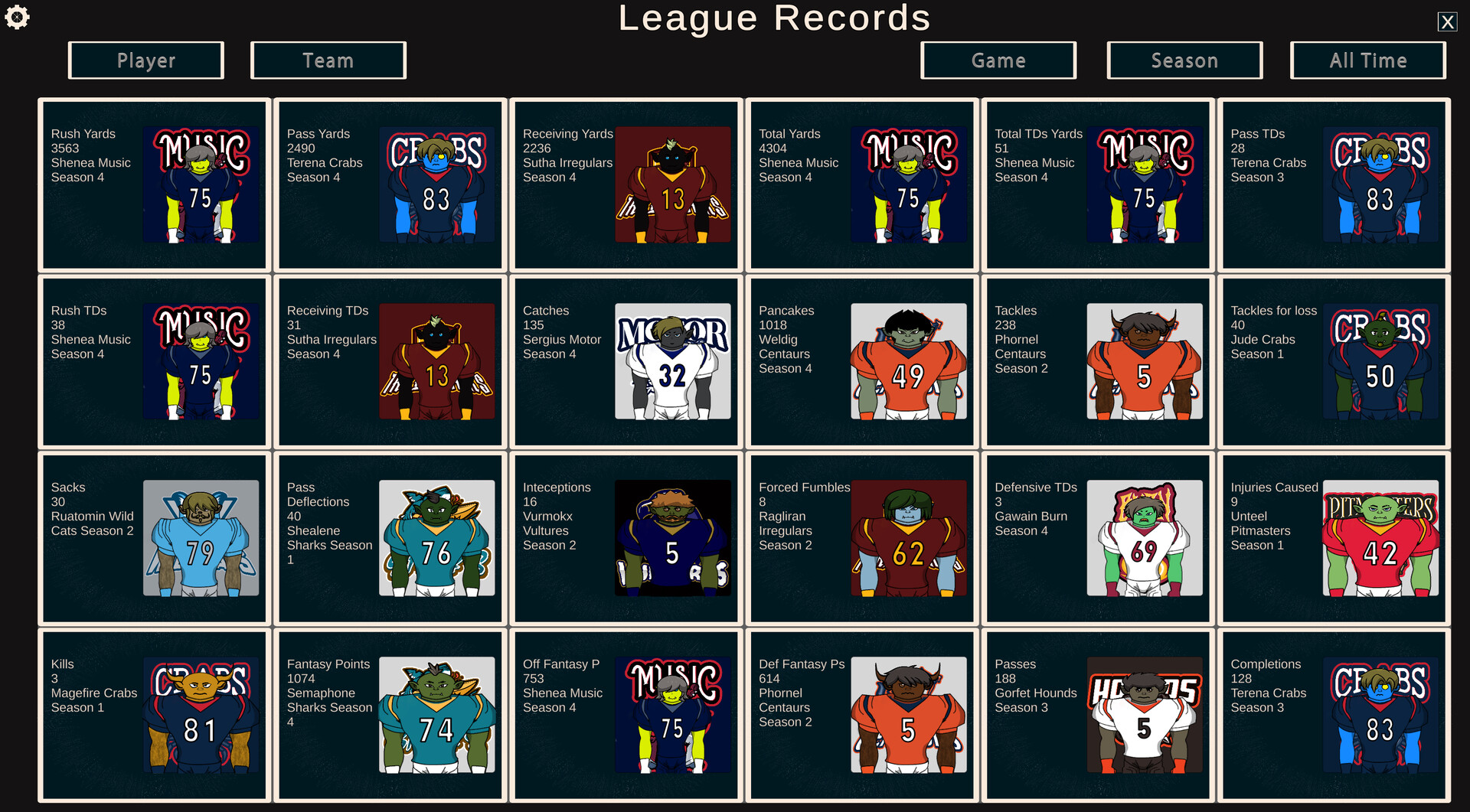
Task: Open the settings gear menu
Action: (17, 17)
